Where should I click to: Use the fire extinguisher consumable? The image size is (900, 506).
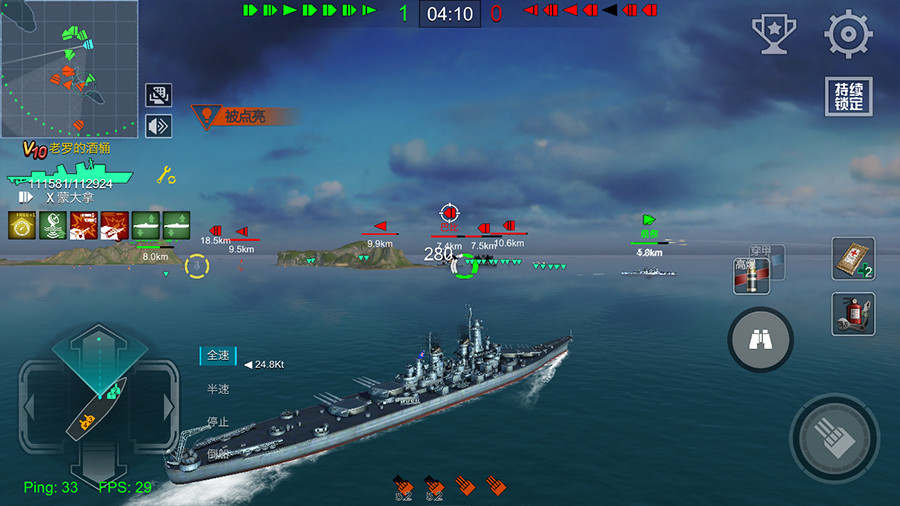click(x=853, y=314)
